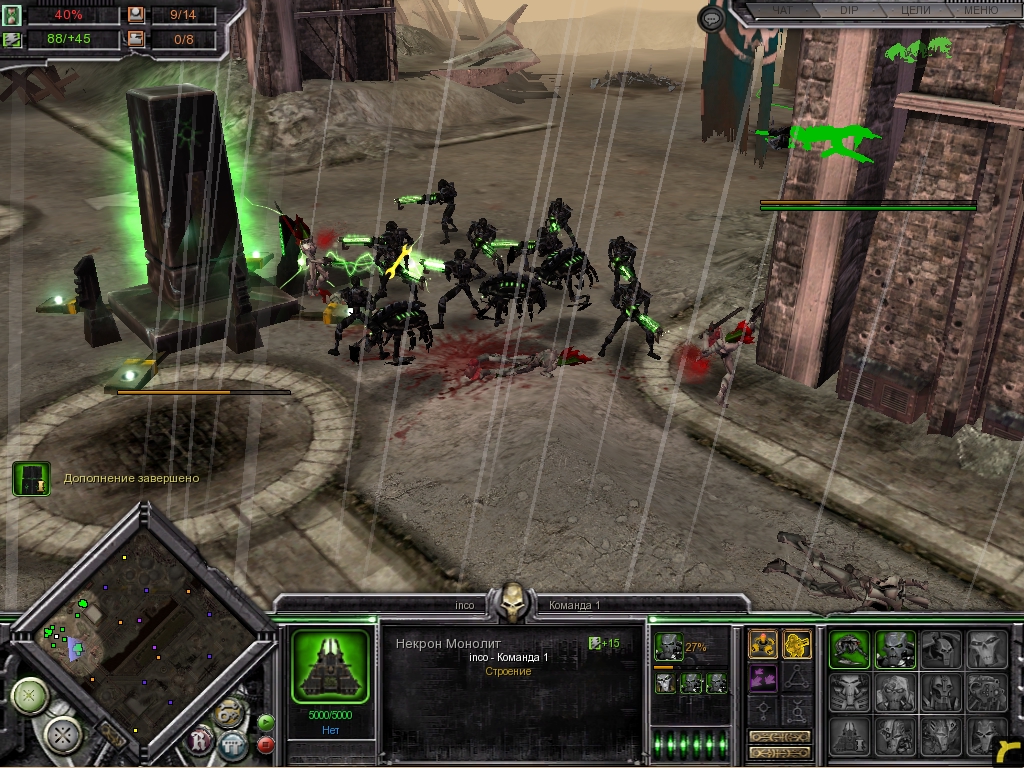Select the Necron Monolith portrait
The image size is (1024, 768).
330,666
